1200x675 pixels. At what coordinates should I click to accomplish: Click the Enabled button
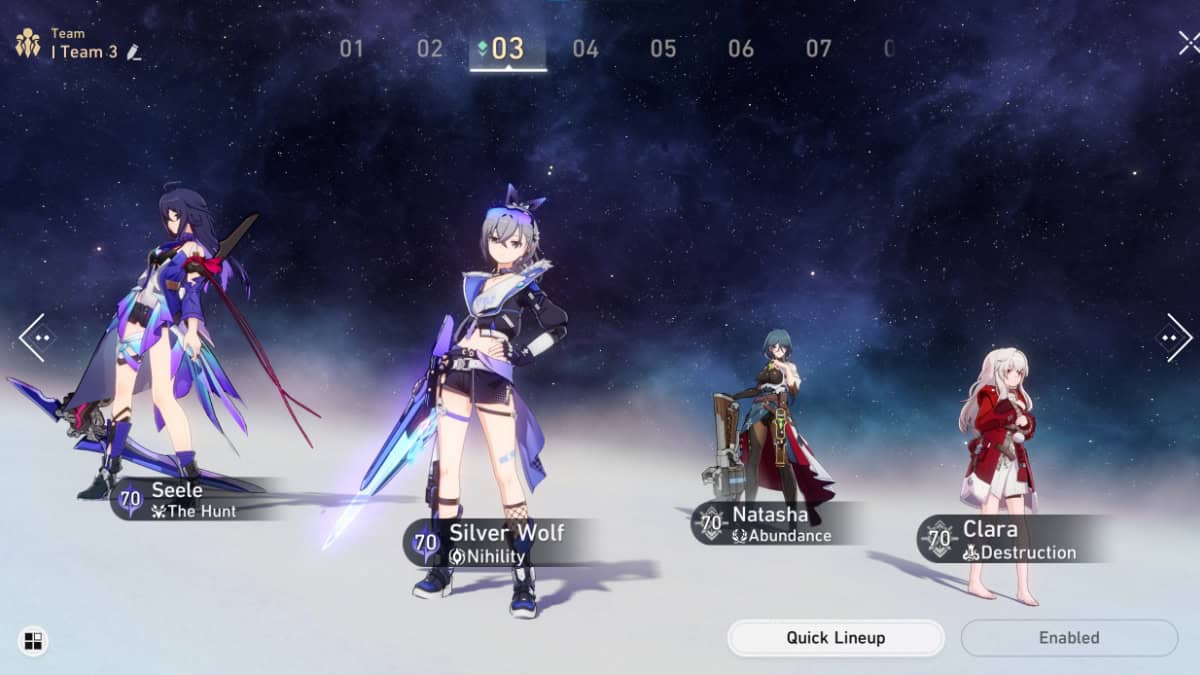coord(1069,638)
